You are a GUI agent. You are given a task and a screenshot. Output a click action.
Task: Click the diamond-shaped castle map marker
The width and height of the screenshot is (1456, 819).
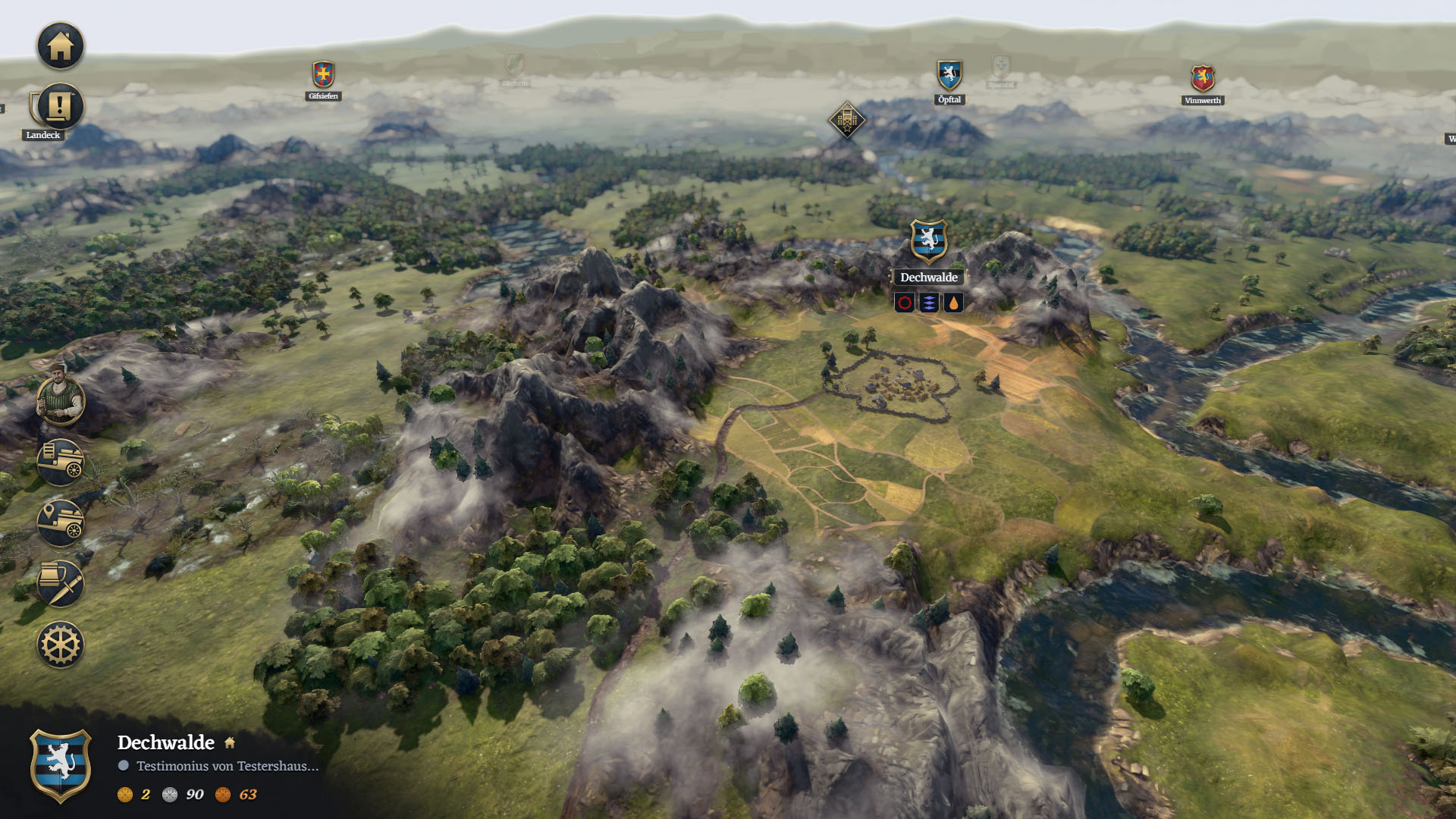(x=846, y=120)
